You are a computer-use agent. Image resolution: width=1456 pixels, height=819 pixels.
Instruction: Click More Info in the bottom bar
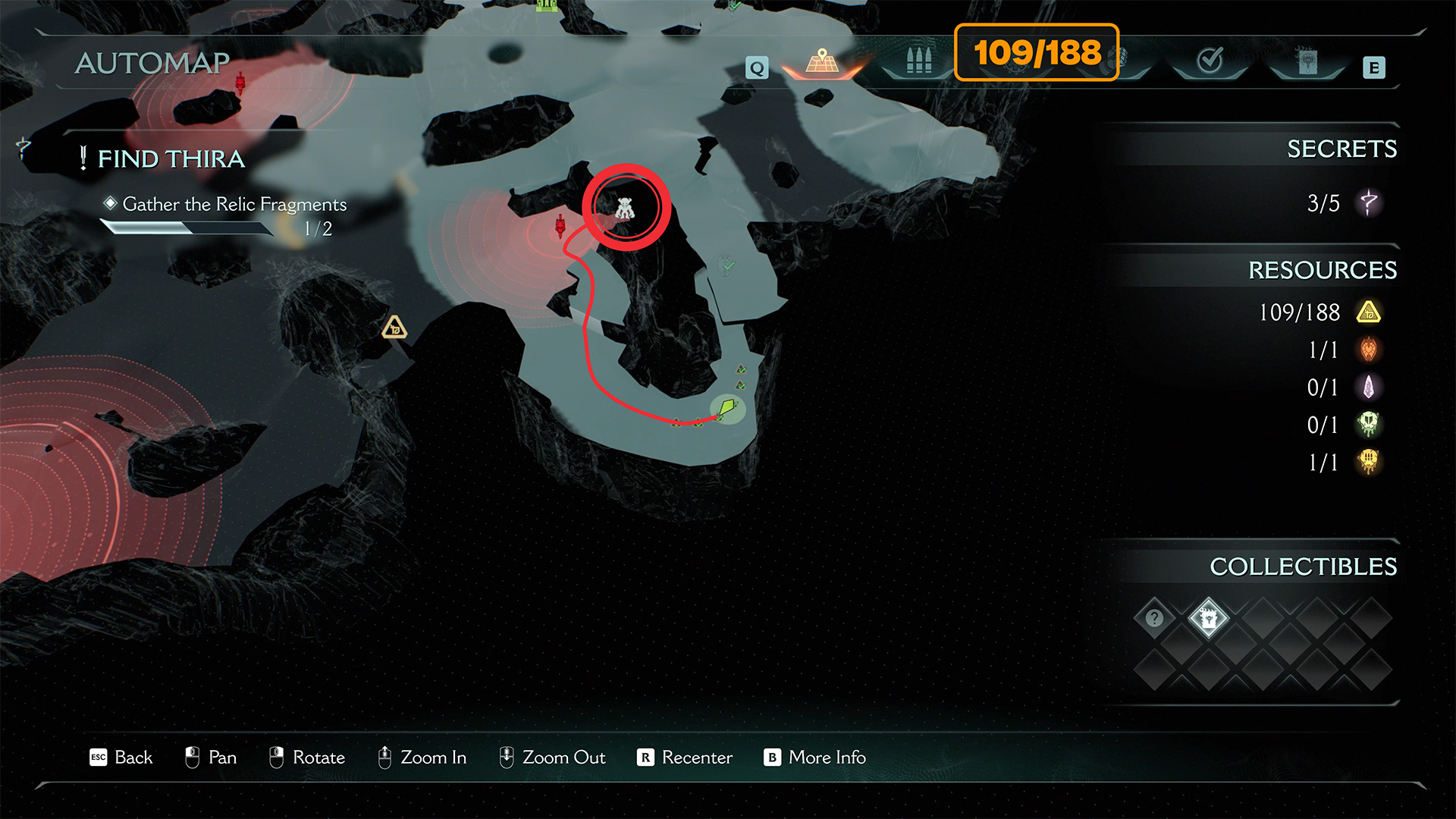pos(815,758)
